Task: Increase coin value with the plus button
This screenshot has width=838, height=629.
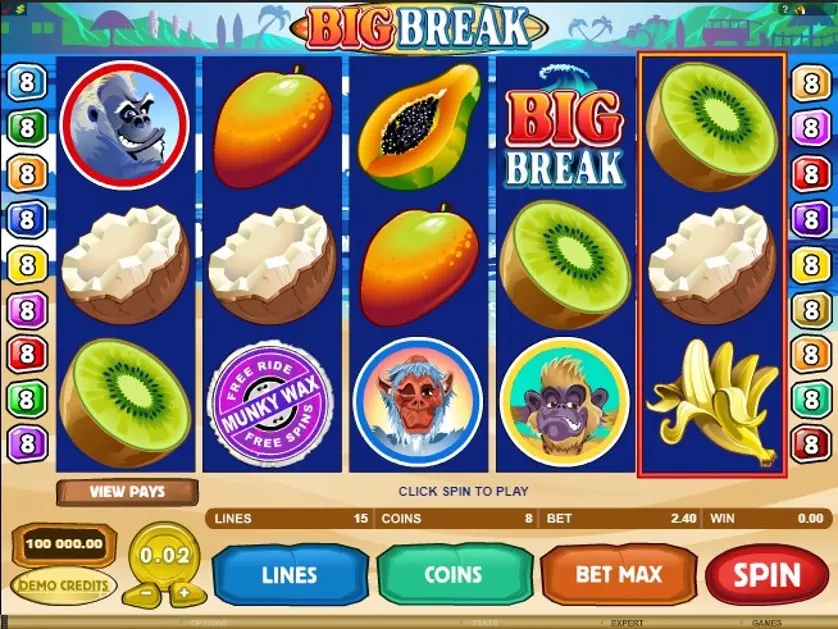Action: pyautogui.click(x=184, y=592)
